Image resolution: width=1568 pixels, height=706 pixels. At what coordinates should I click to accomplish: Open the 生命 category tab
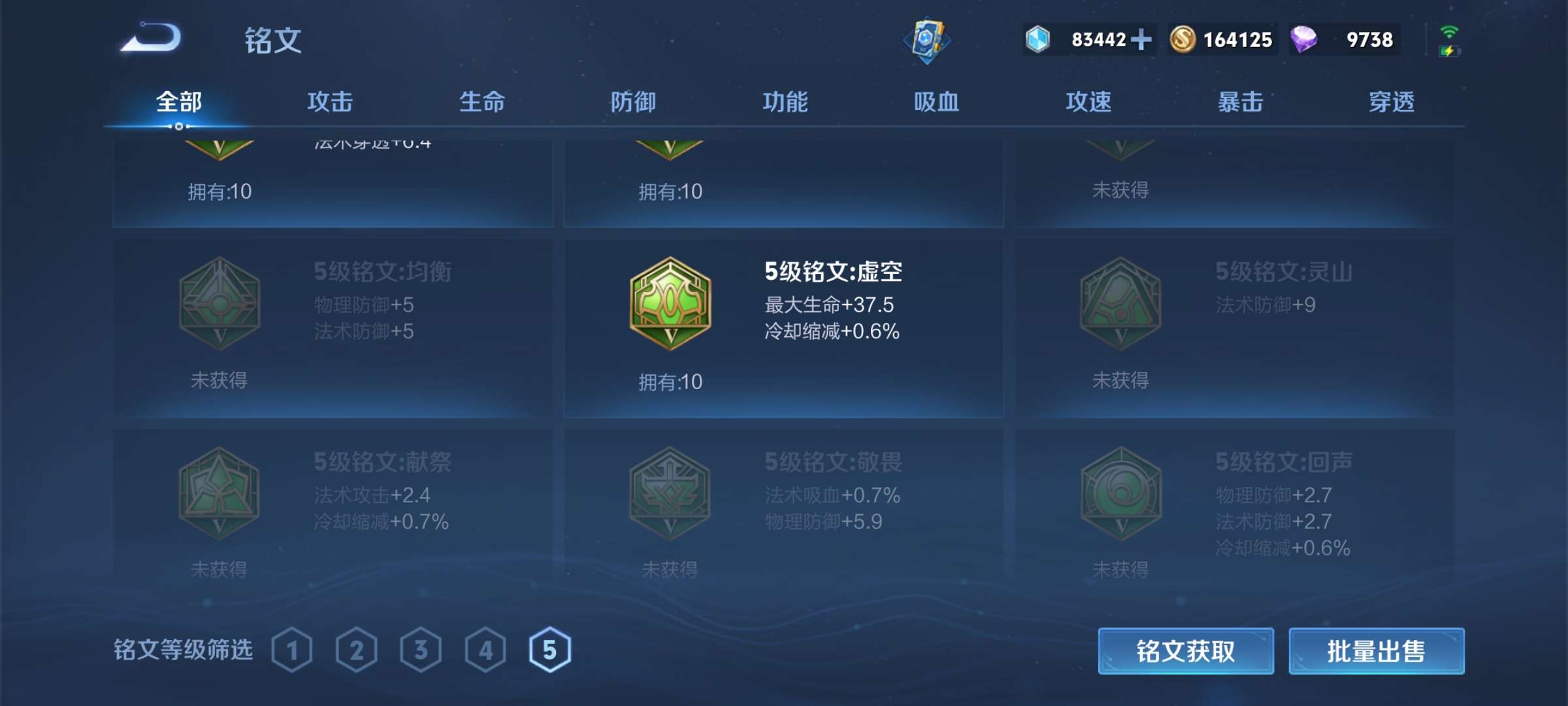point(482,102)
